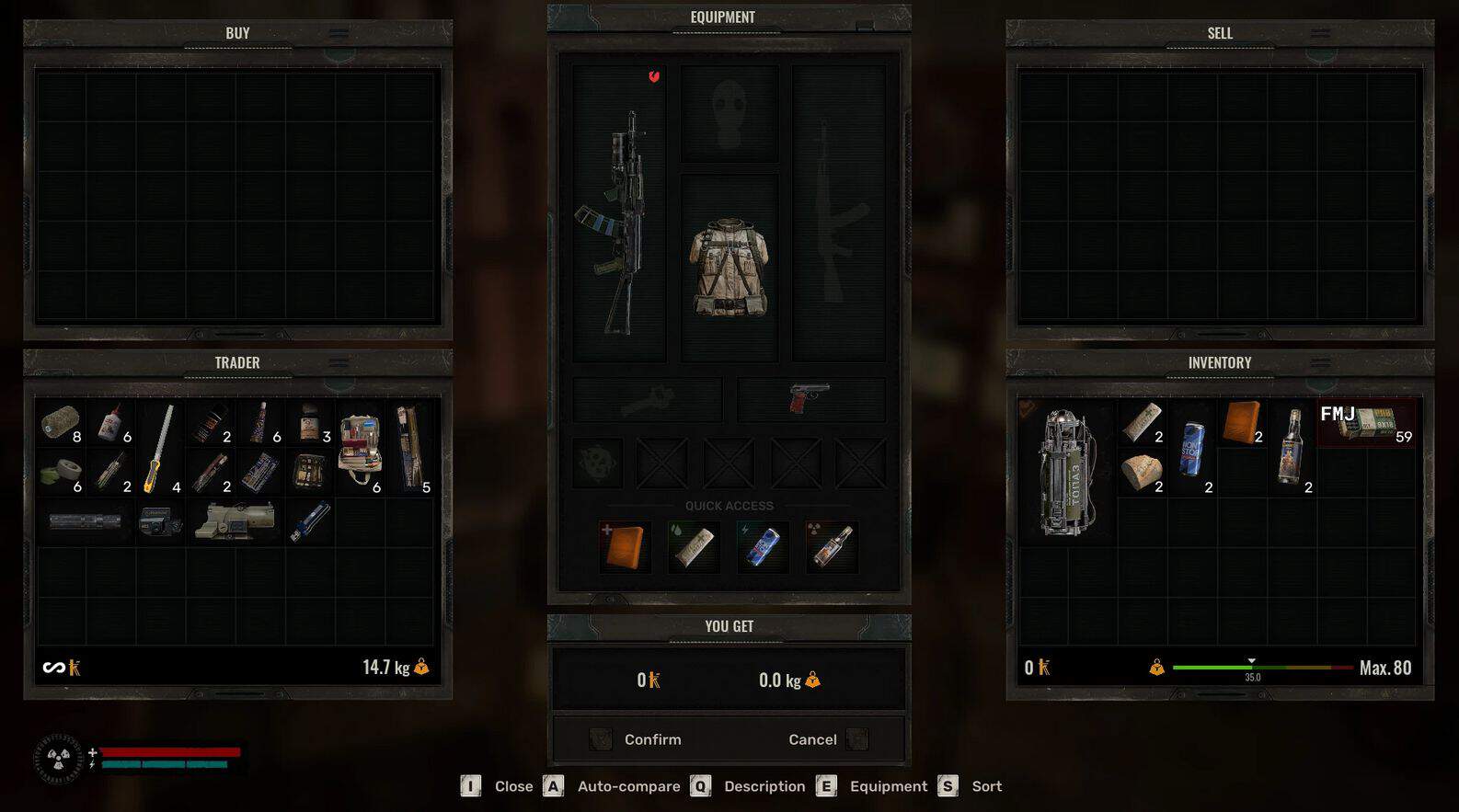1459x812 pixels.
Task: Click the equipped pistol slot
Action: 810,399
